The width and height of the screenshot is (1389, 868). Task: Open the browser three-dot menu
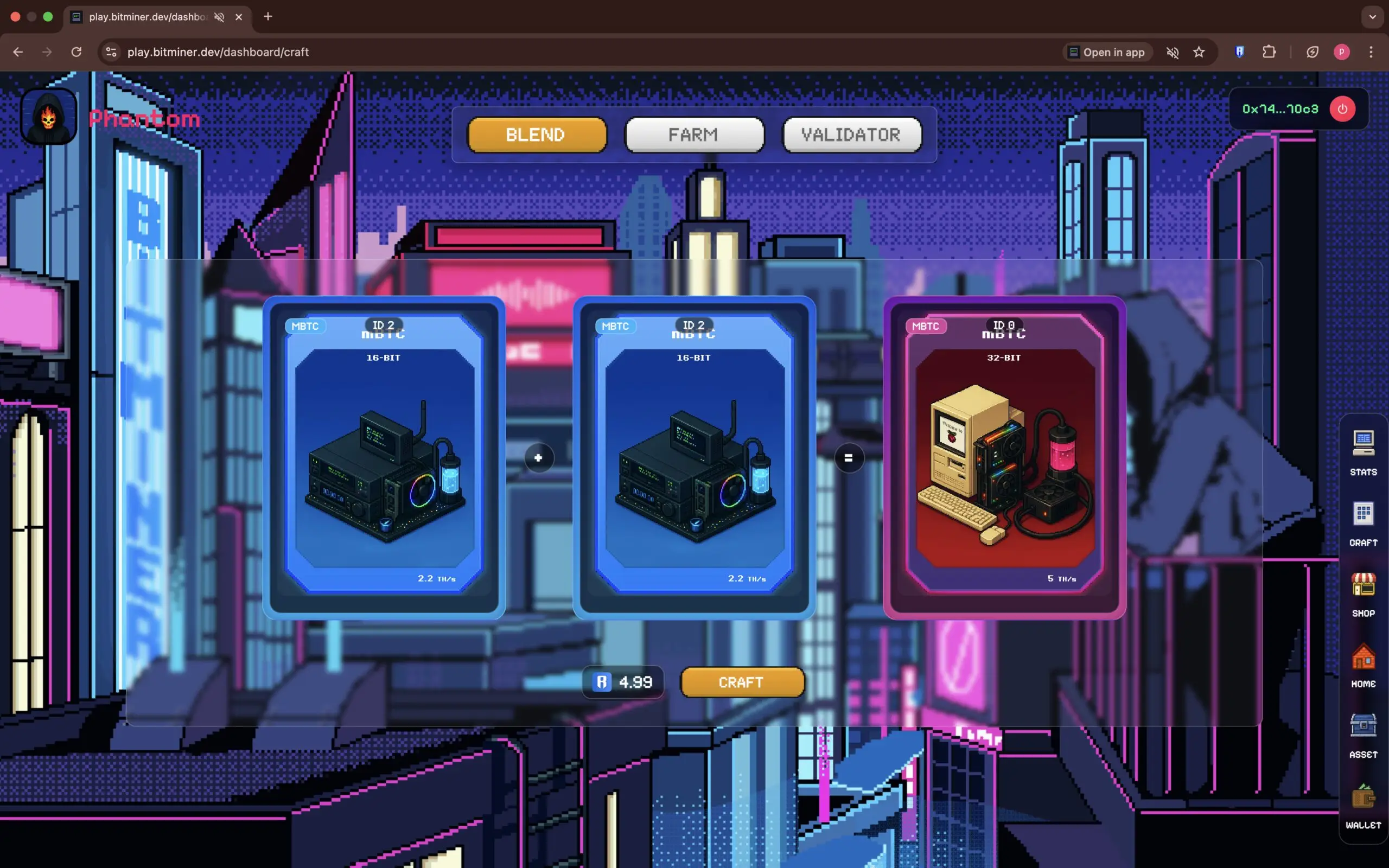(x=1372, y=52)
